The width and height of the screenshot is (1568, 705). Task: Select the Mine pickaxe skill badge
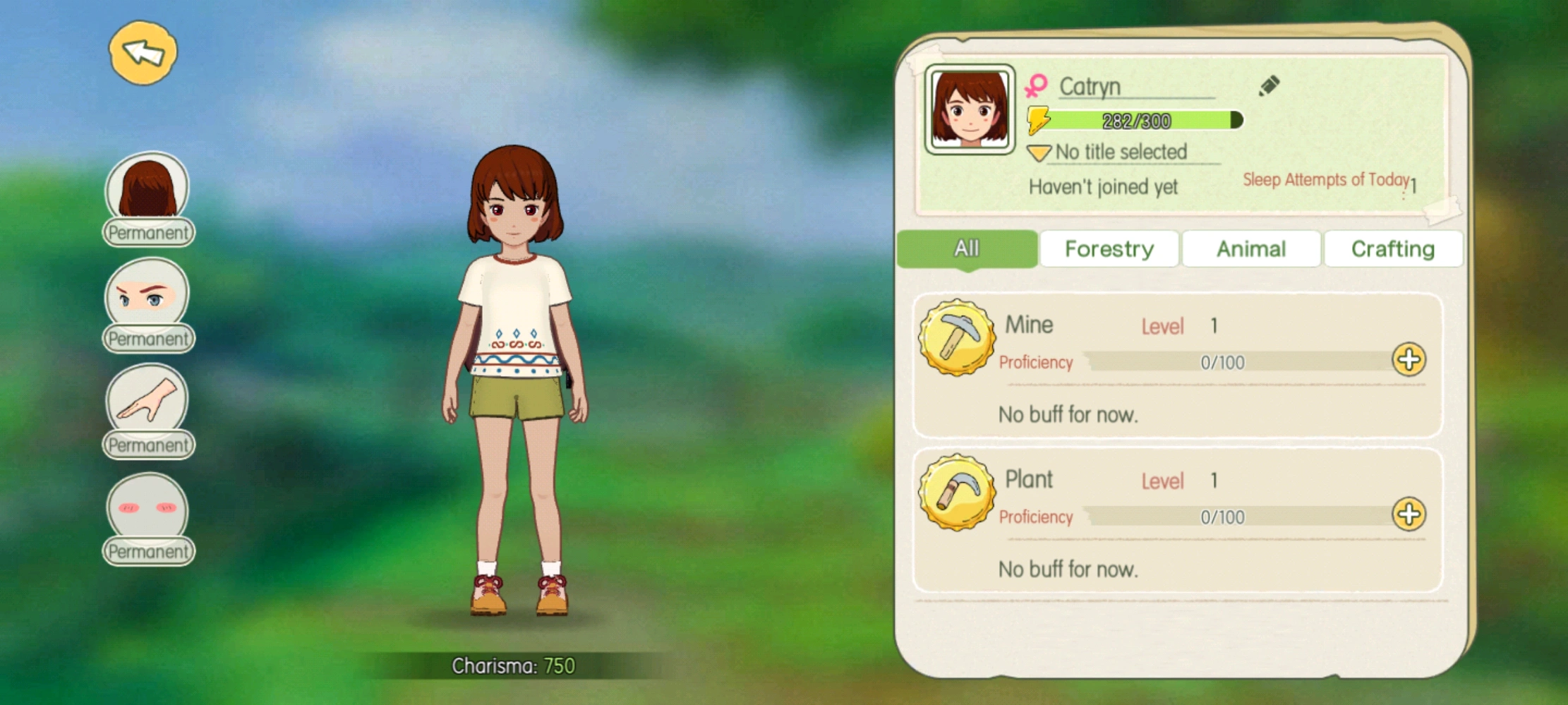tap(956, 338)
